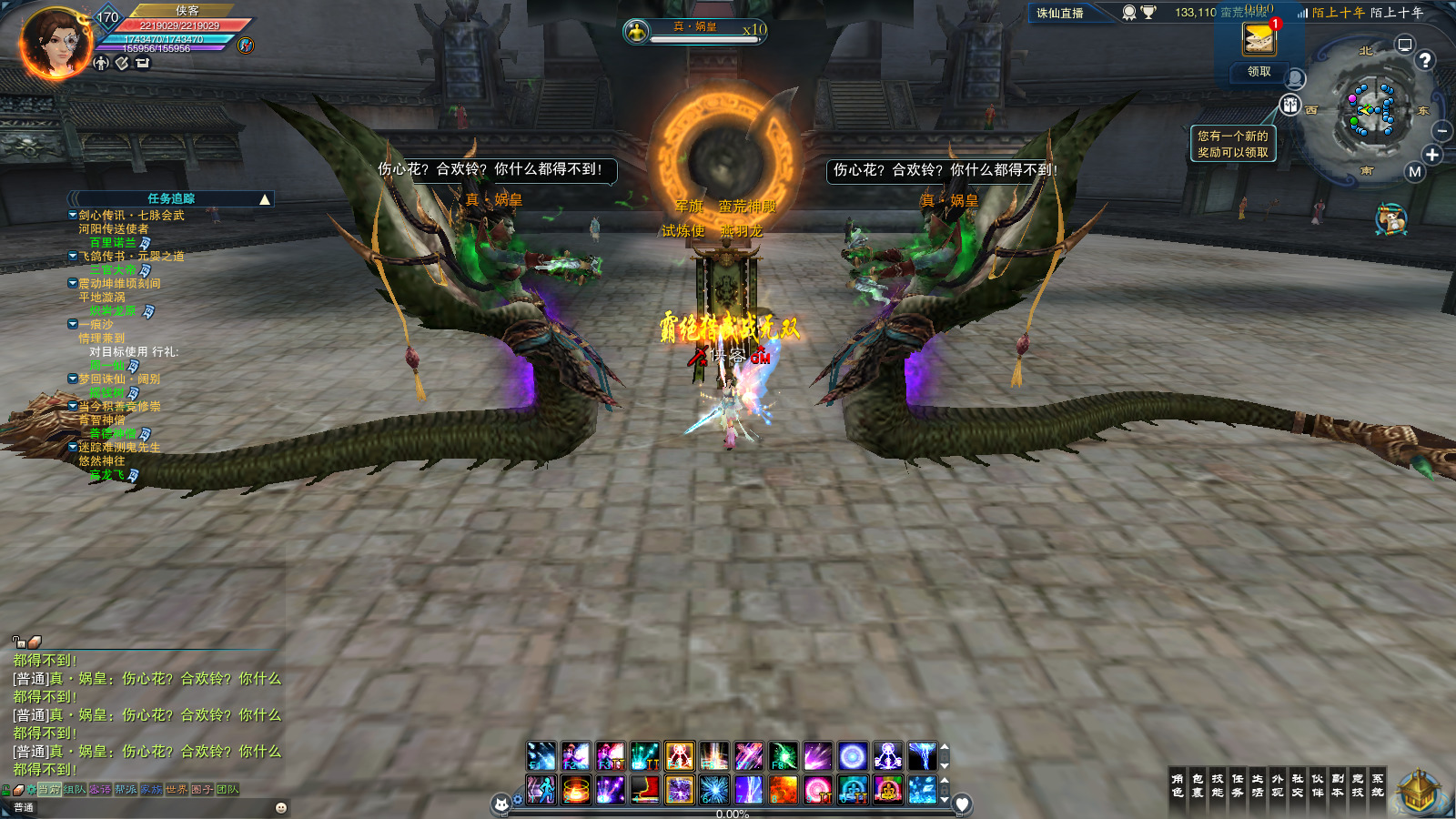Zoom out the minimap with minus button
Image resolution: width=1456 pixels, height=819 pixels.
1441,131
